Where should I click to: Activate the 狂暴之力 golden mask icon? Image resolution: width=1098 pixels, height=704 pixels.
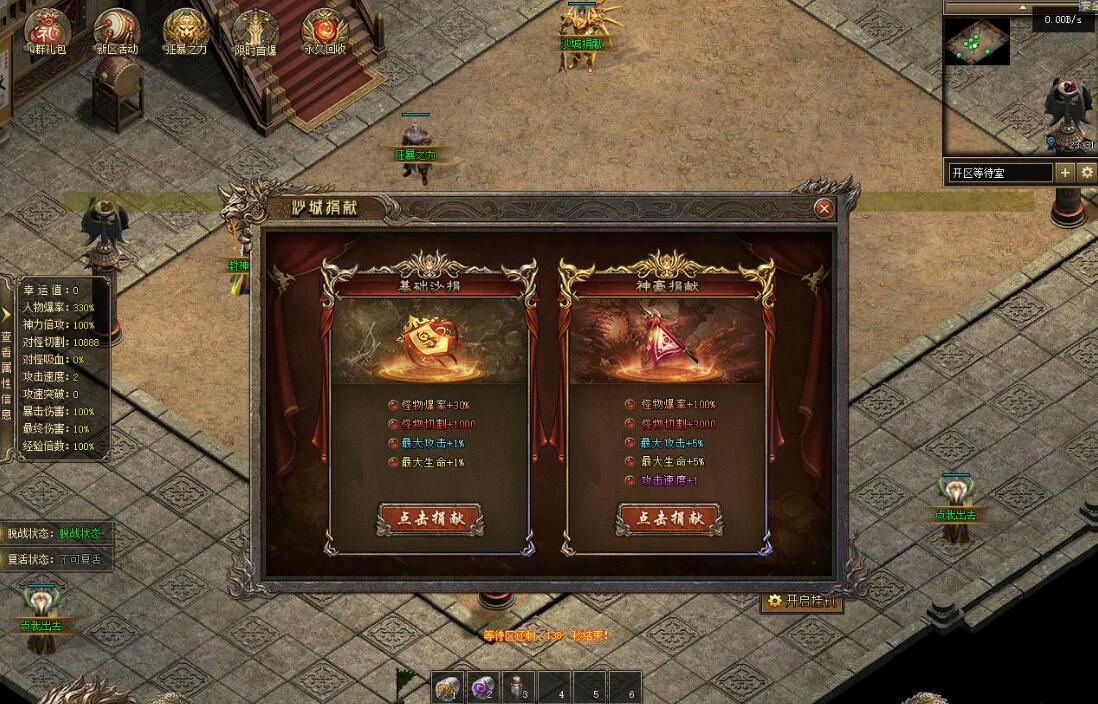tap(186, 32)
